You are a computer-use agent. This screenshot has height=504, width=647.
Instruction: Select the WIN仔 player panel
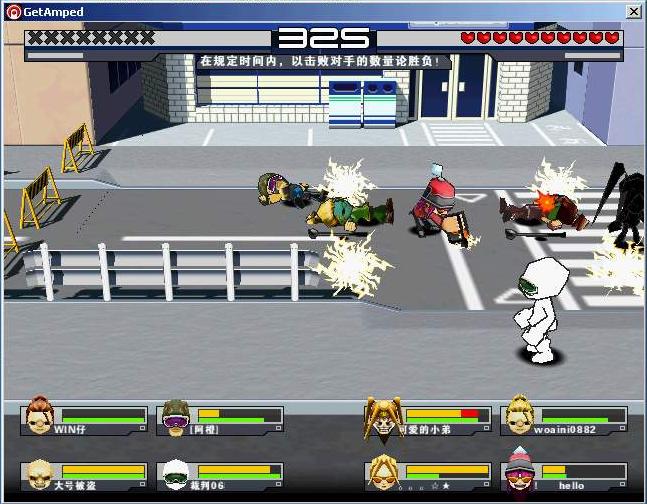pyautogui.click(x=83, y=419)
